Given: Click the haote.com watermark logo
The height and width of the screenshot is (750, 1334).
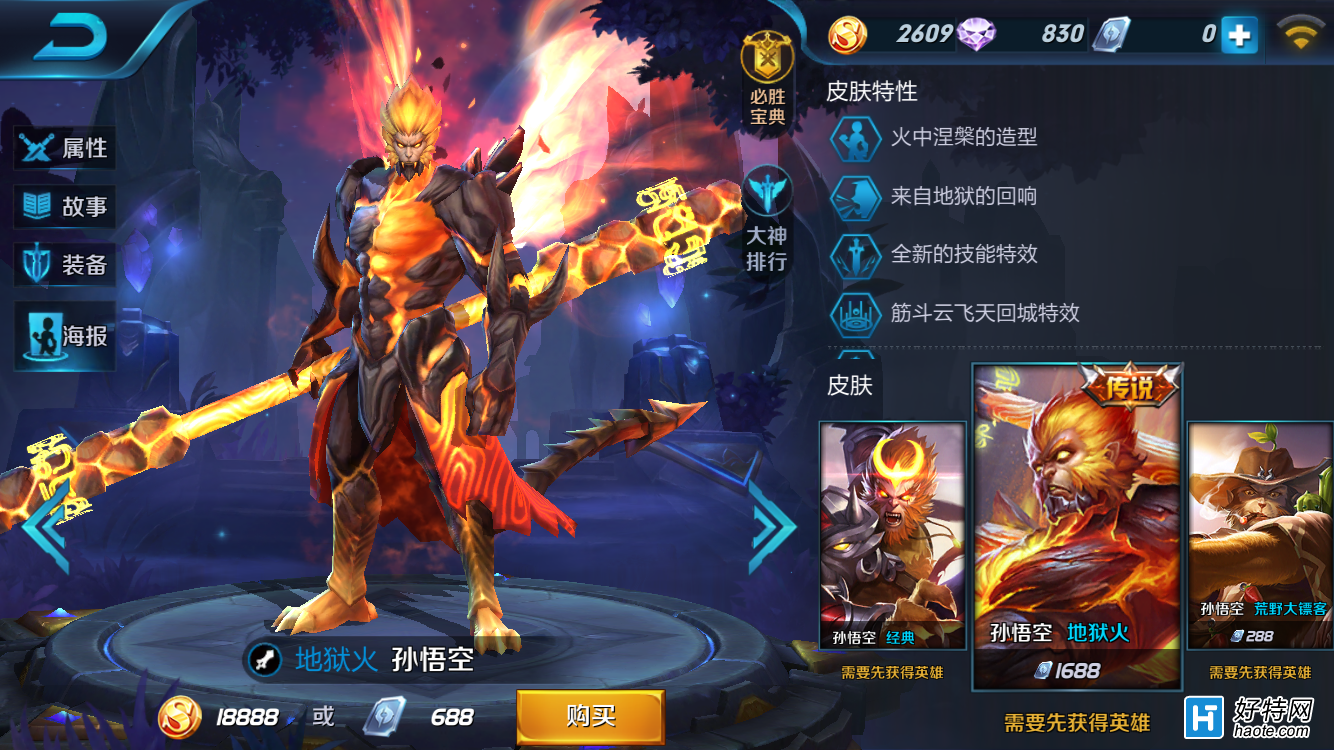Looking at the screenshot, I should coord(1256,717).
